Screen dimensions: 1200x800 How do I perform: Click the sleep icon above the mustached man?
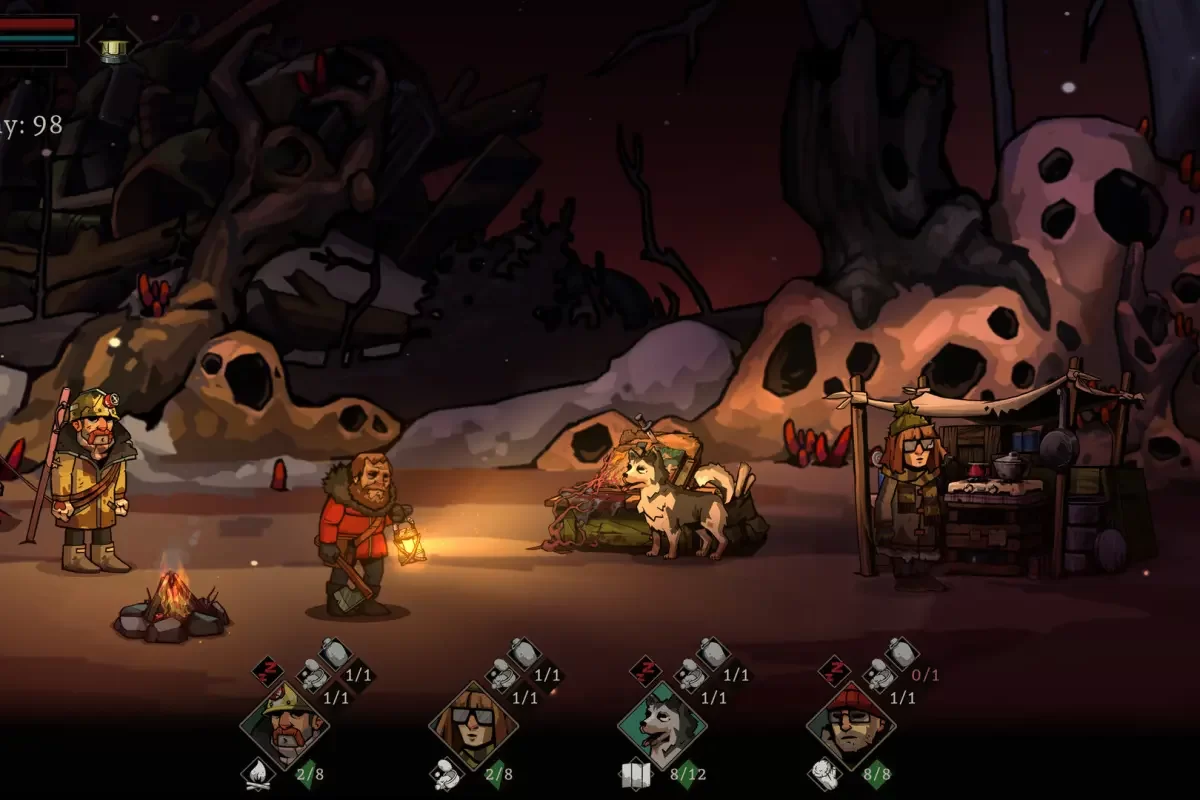267,670
